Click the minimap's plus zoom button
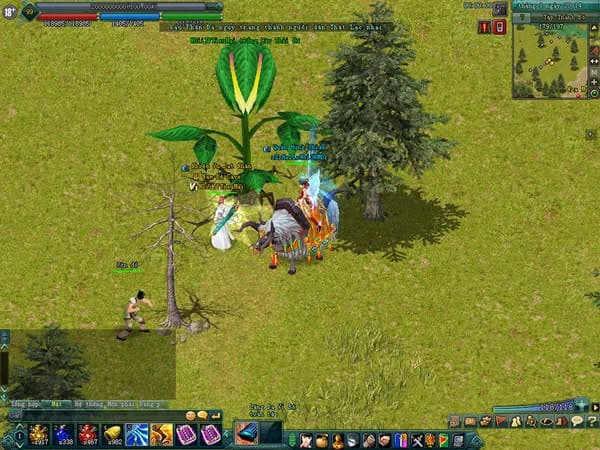The image size is (600, 450). [594, 81]
